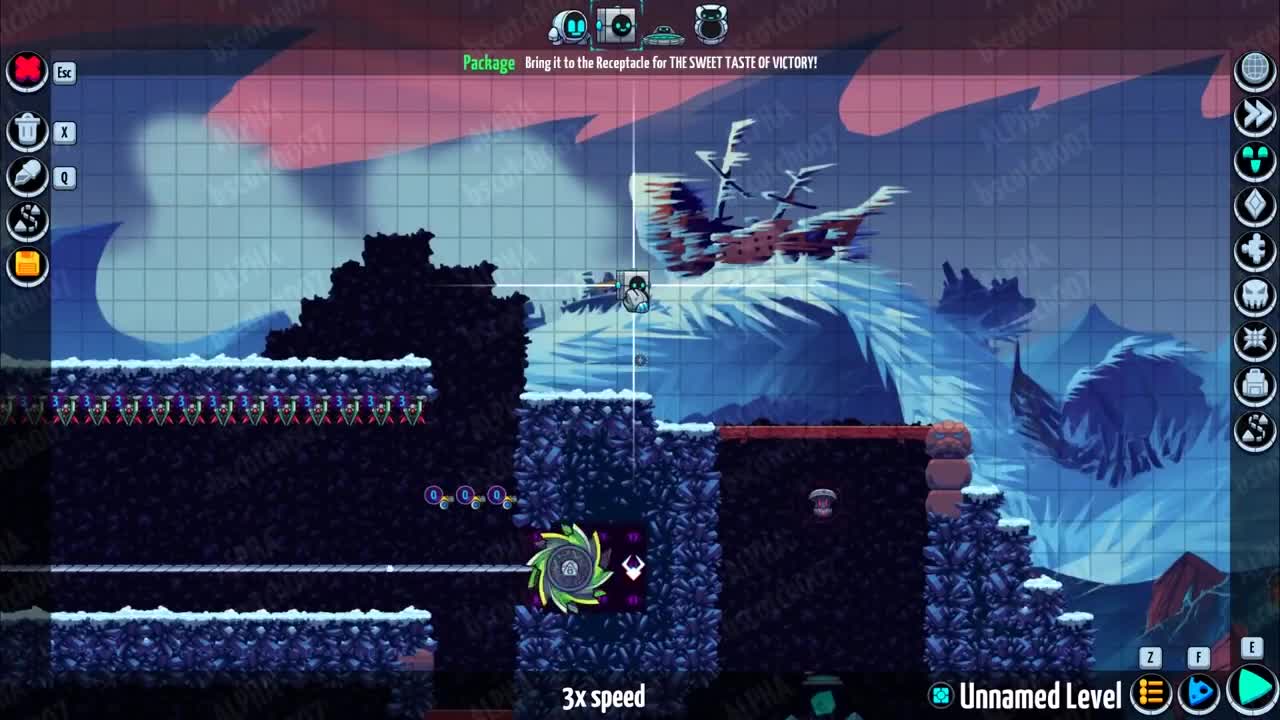Screen dimensions: 1280x720
Task: Save the level using the floppy disk icon
Action: 27,263
